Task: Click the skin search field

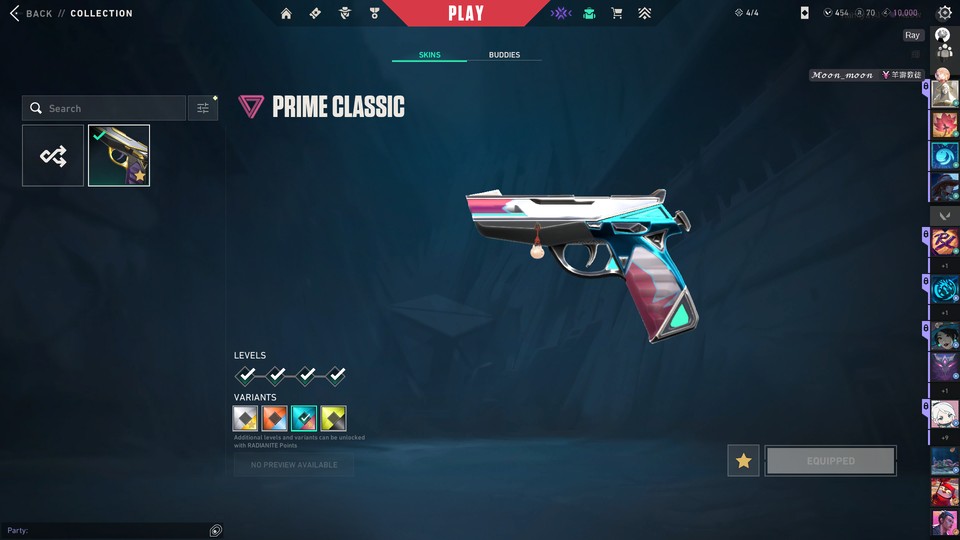Action: click(x=104, y=108)
